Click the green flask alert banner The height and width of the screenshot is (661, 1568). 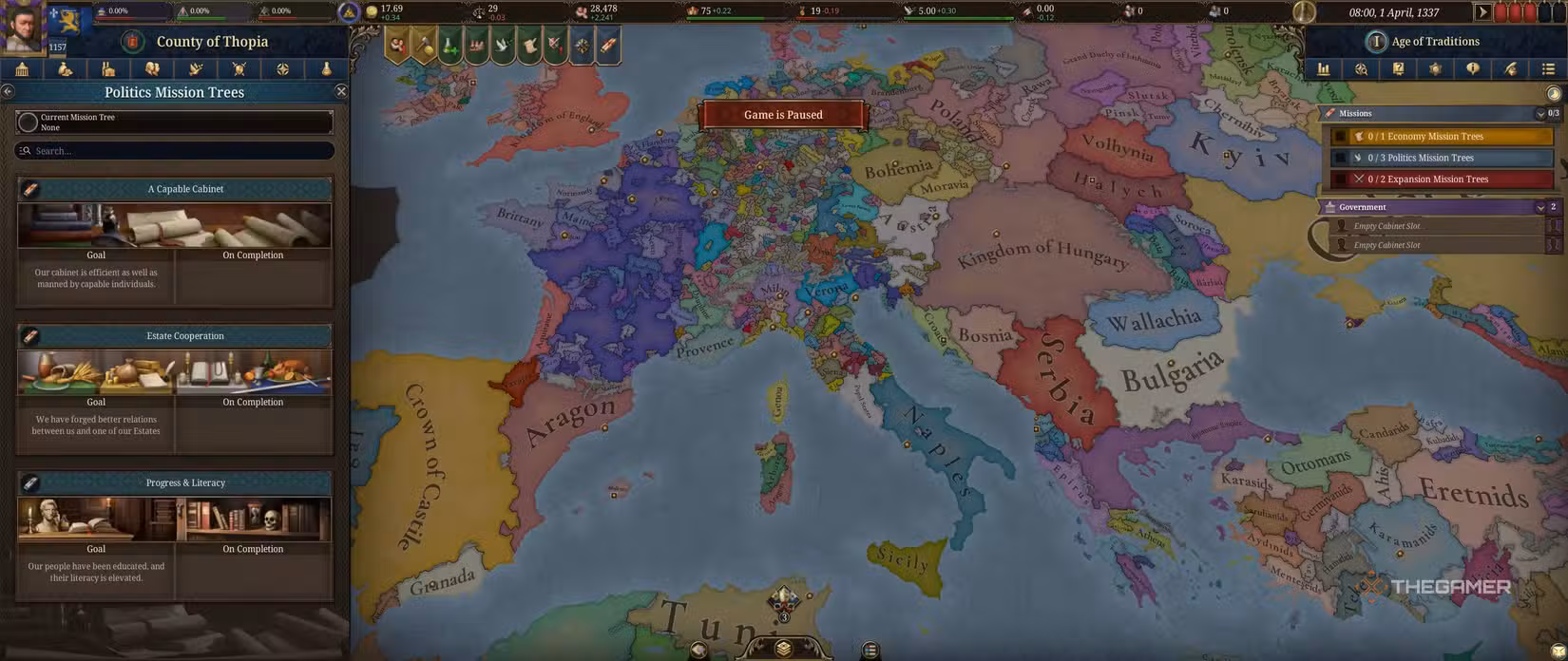click(x=450, y=46)
